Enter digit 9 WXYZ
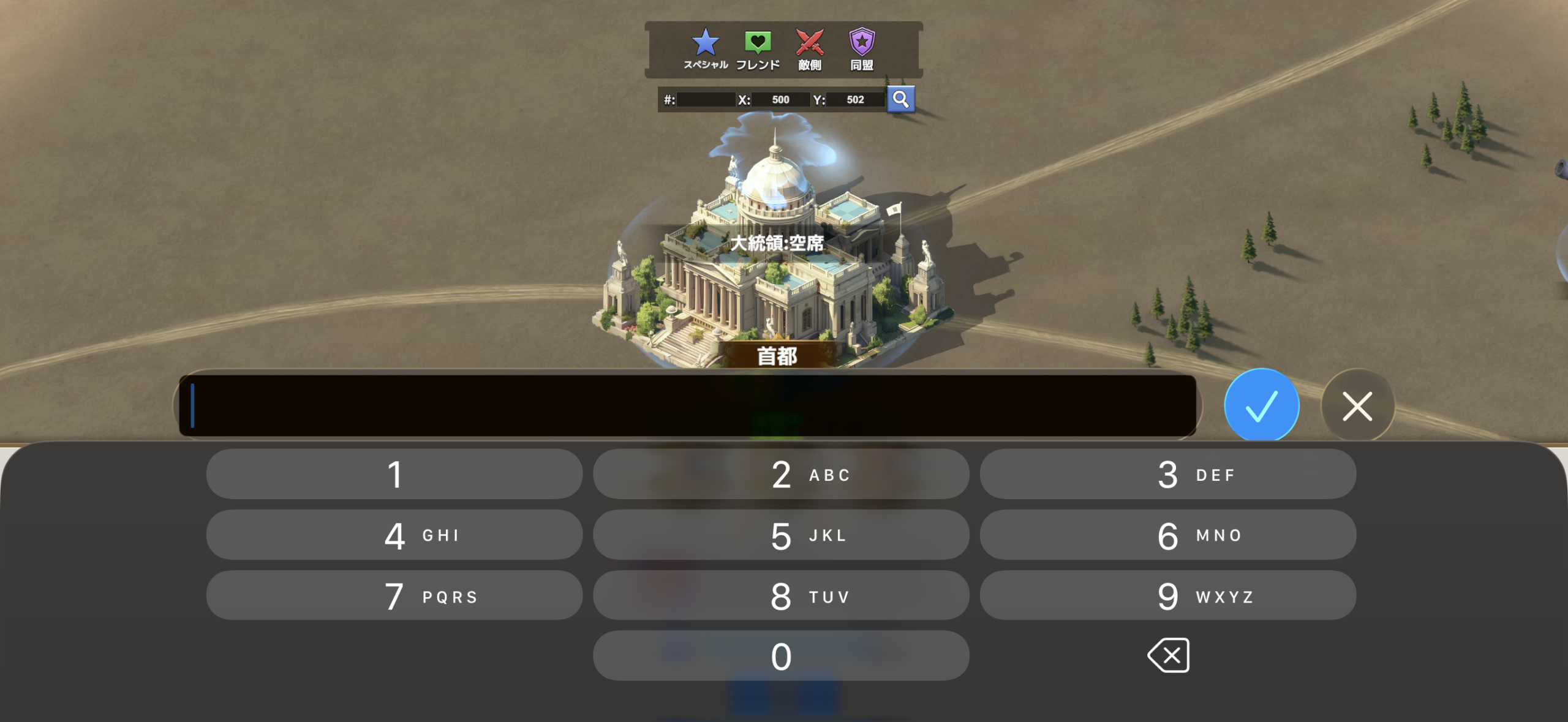 (x=1167, y=596)
